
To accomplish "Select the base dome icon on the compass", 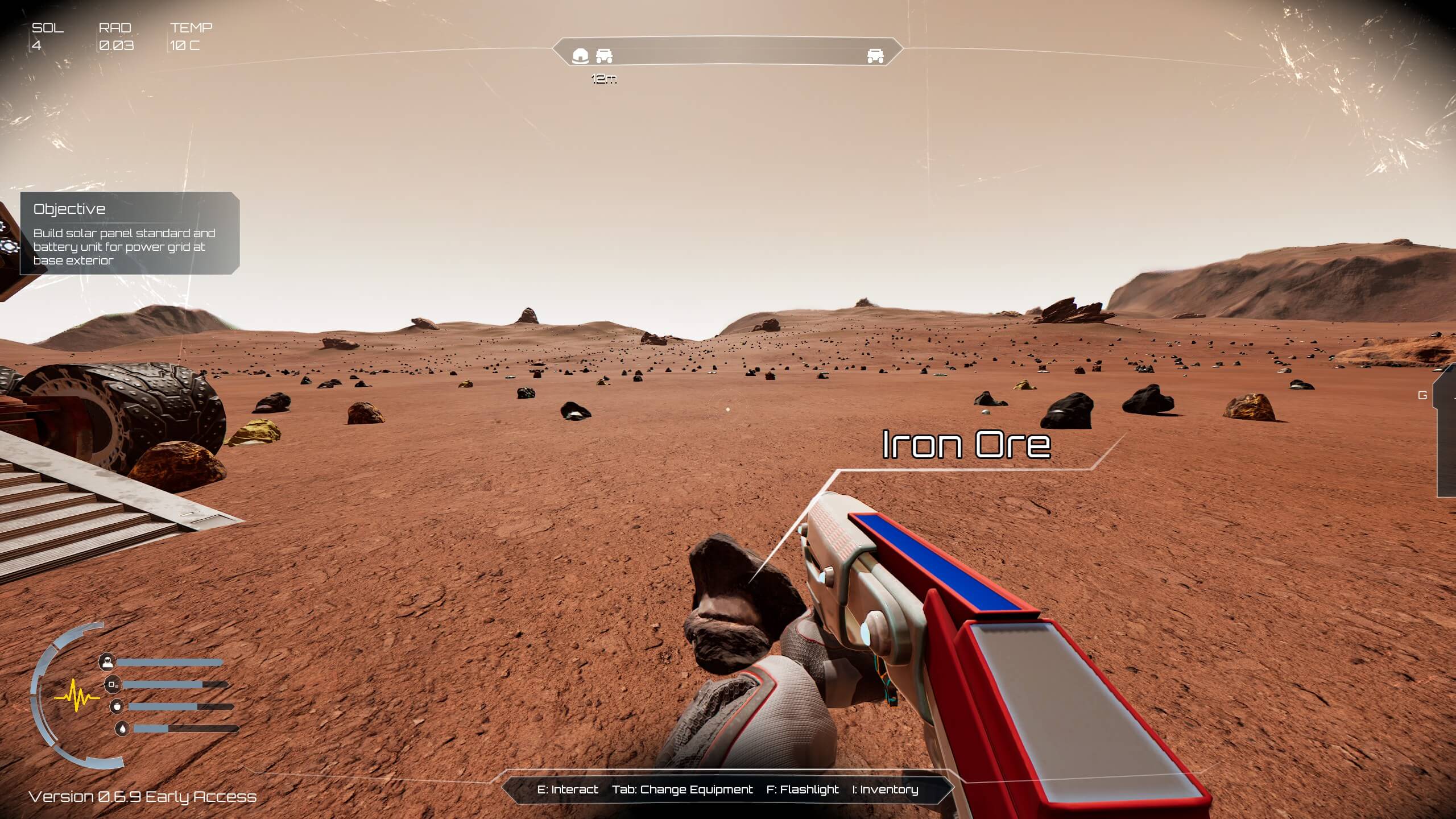I will (580, 56).
